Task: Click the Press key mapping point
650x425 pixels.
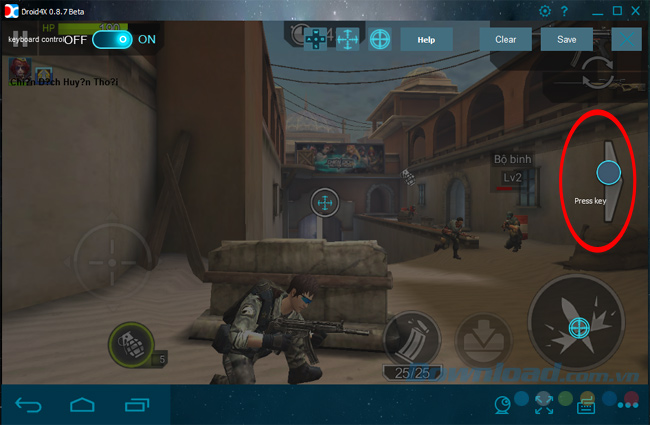Action: coord(608,173)
